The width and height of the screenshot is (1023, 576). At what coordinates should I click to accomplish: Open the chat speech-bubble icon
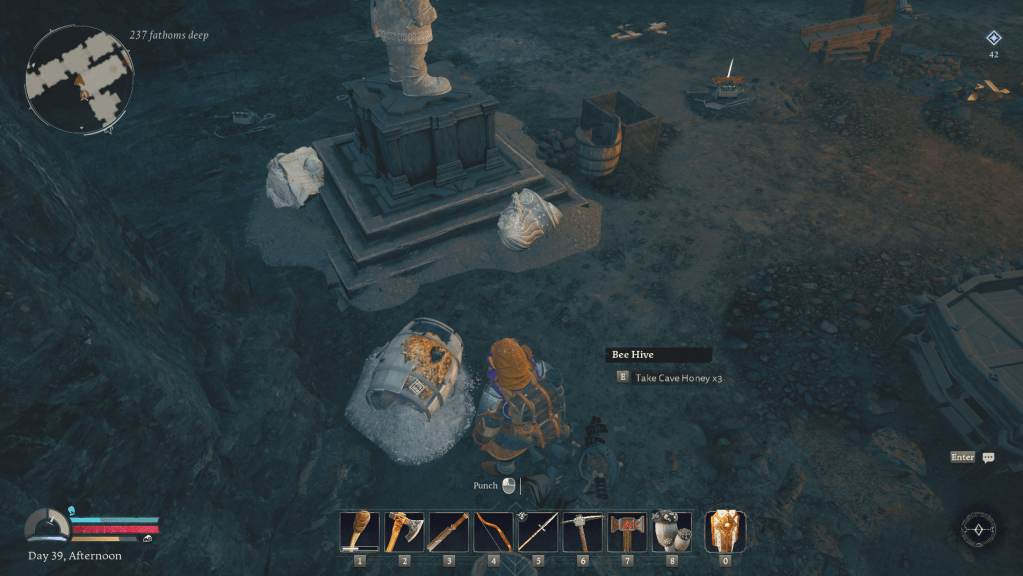988,458
